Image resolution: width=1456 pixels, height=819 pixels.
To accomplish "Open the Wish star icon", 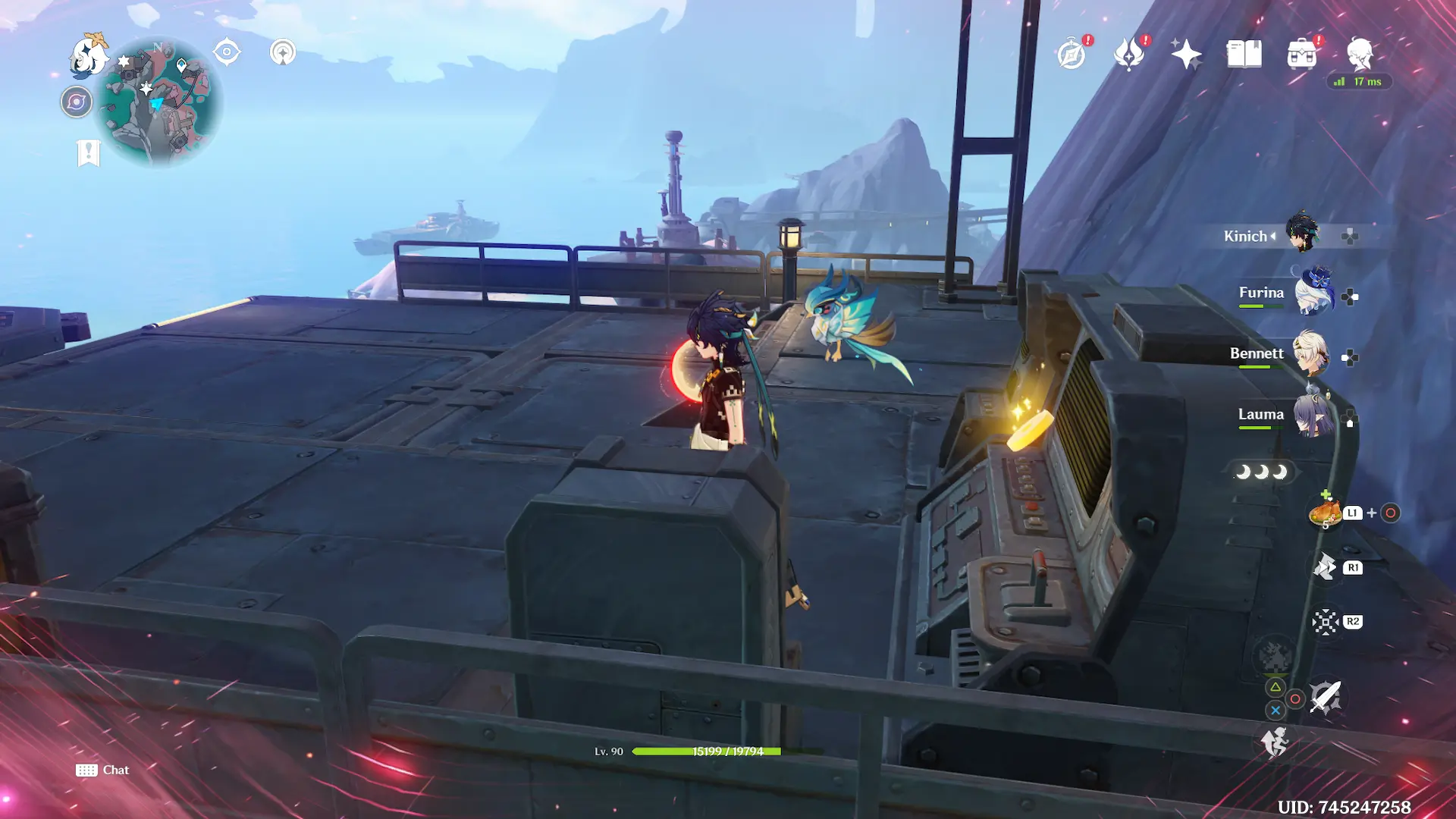I will (x=1186, y=54).
